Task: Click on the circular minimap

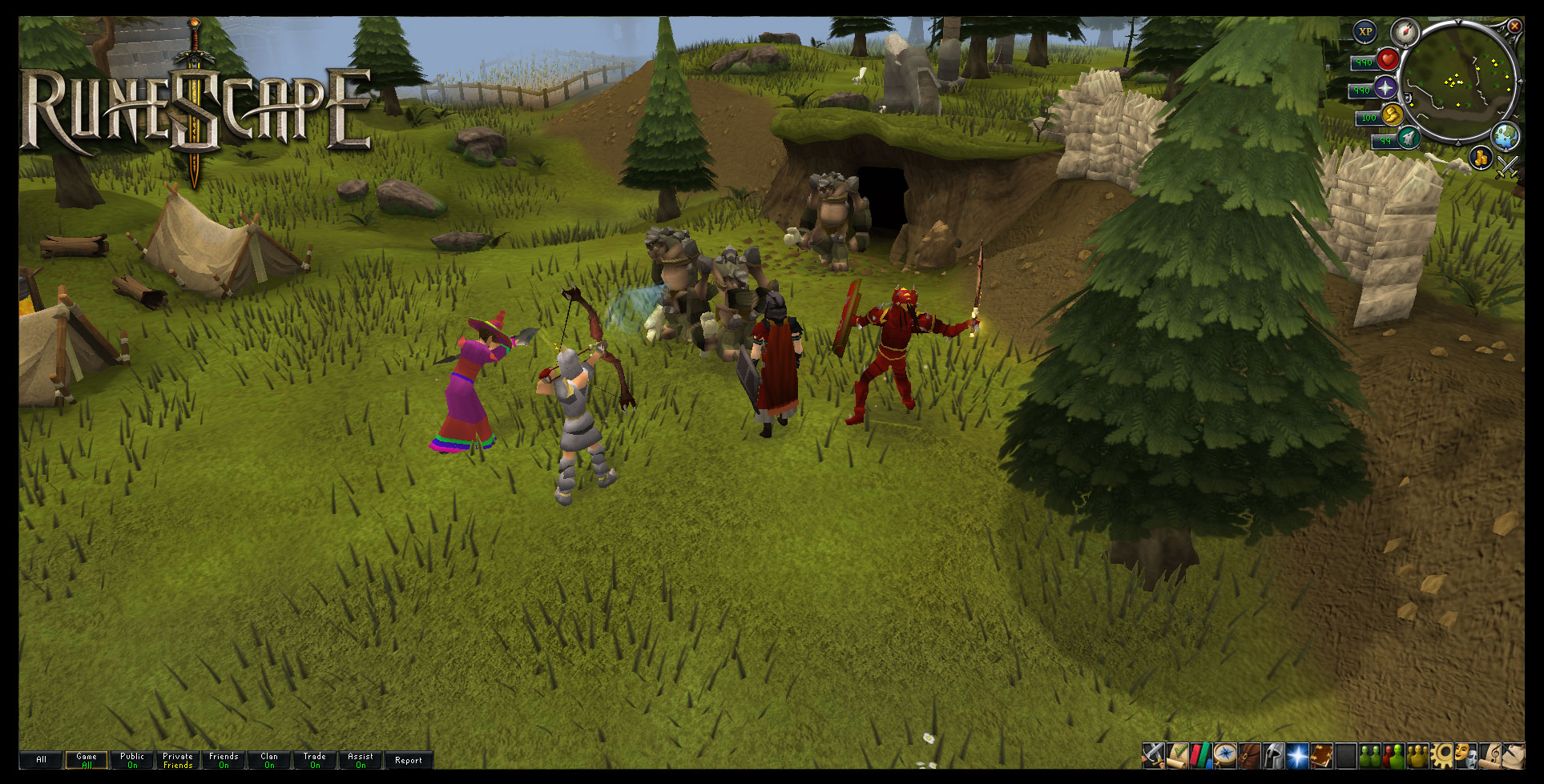Action: coord(1461,82)
